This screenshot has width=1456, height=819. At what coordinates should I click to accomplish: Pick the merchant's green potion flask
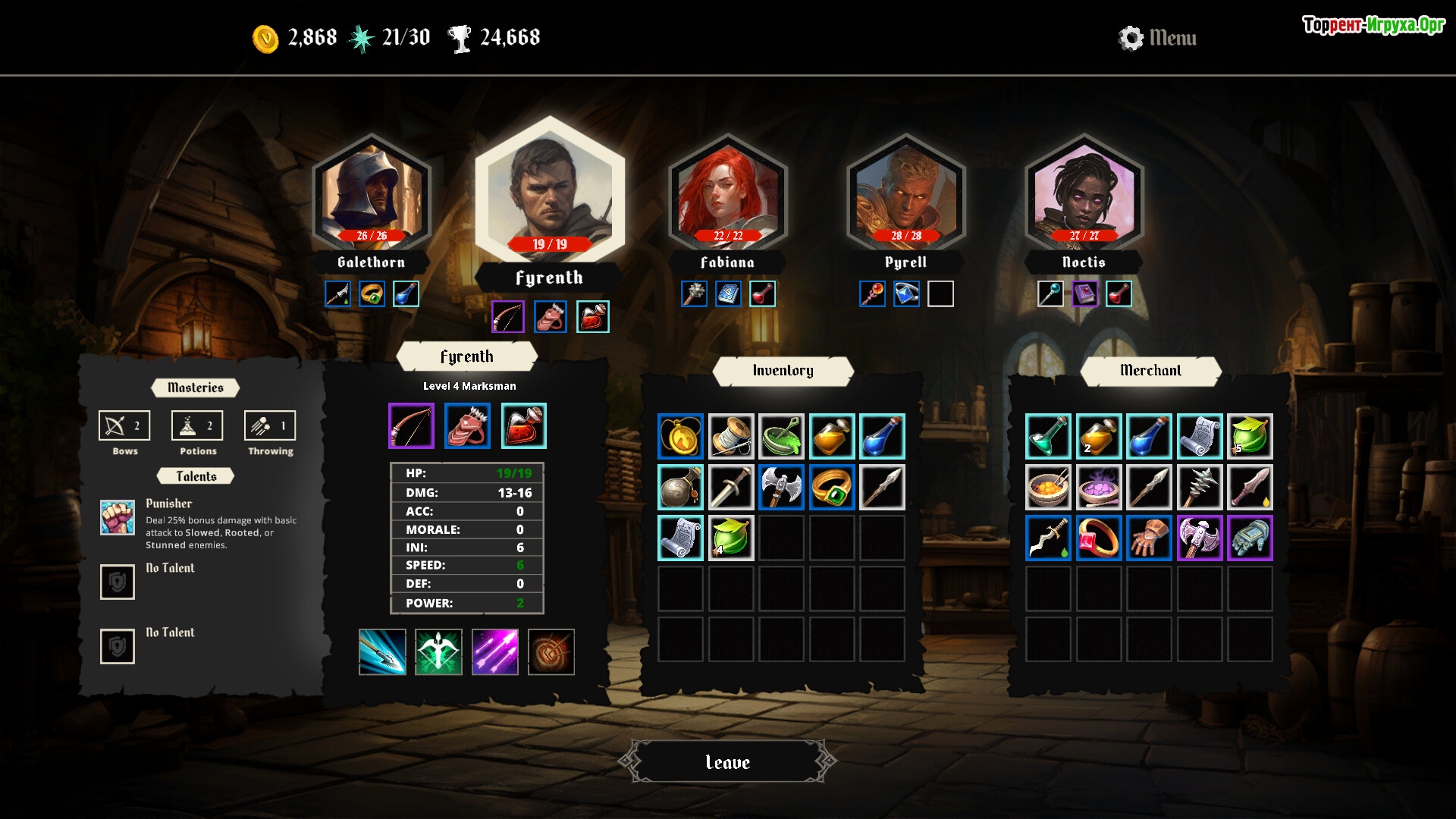(x=1047, y=436)
